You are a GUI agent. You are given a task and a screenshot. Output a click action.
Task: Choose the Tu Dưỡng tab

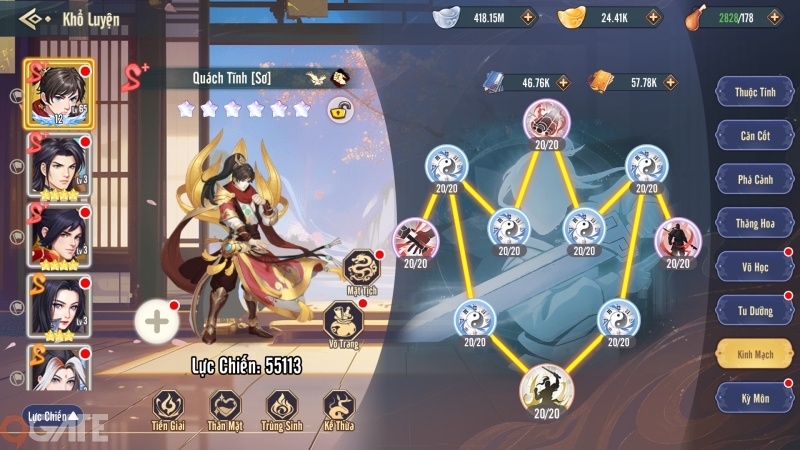pyautogui.click(x=755, y=310)
